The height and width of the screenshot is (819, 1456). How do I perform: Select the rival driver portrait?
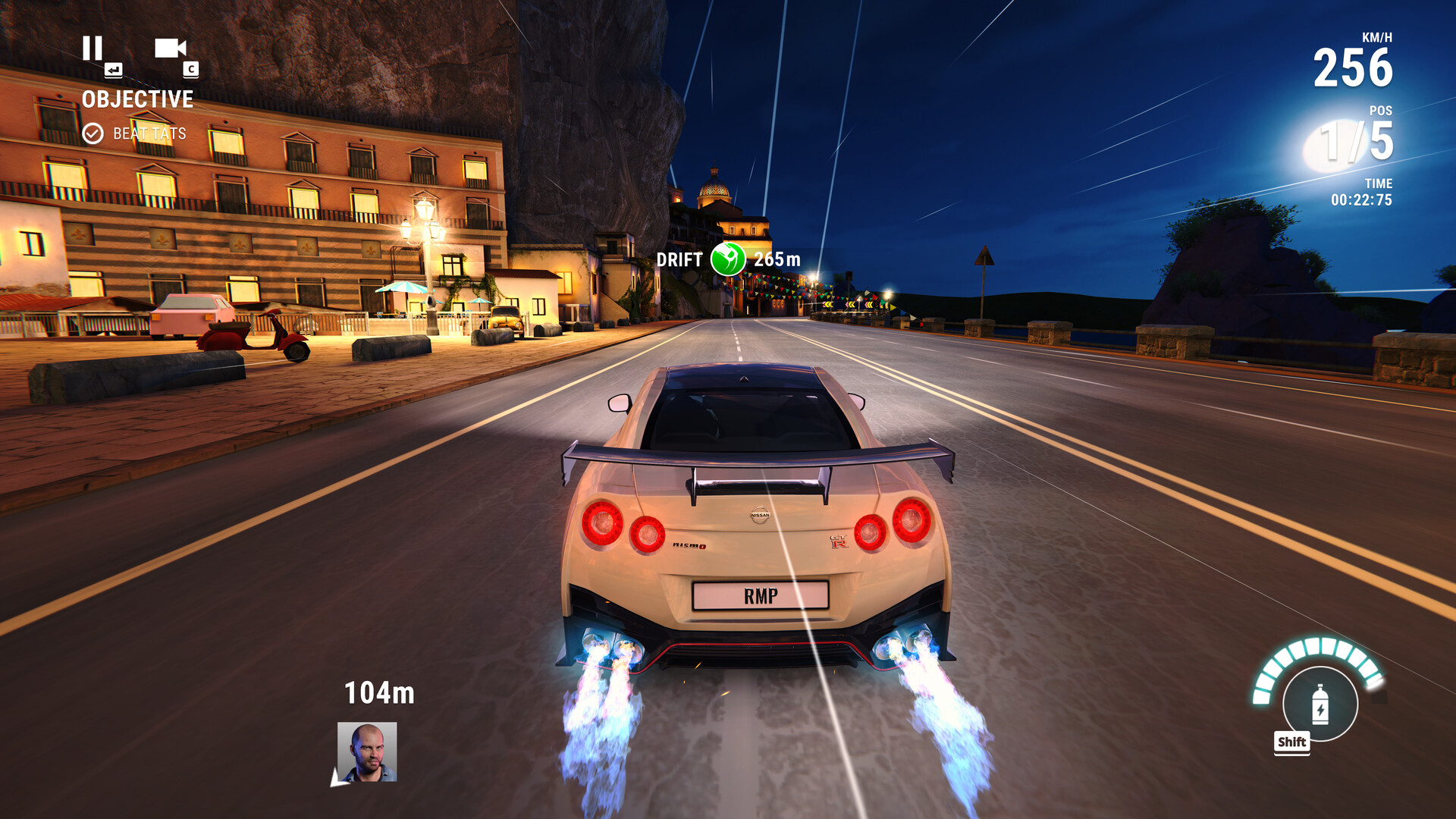367,752
